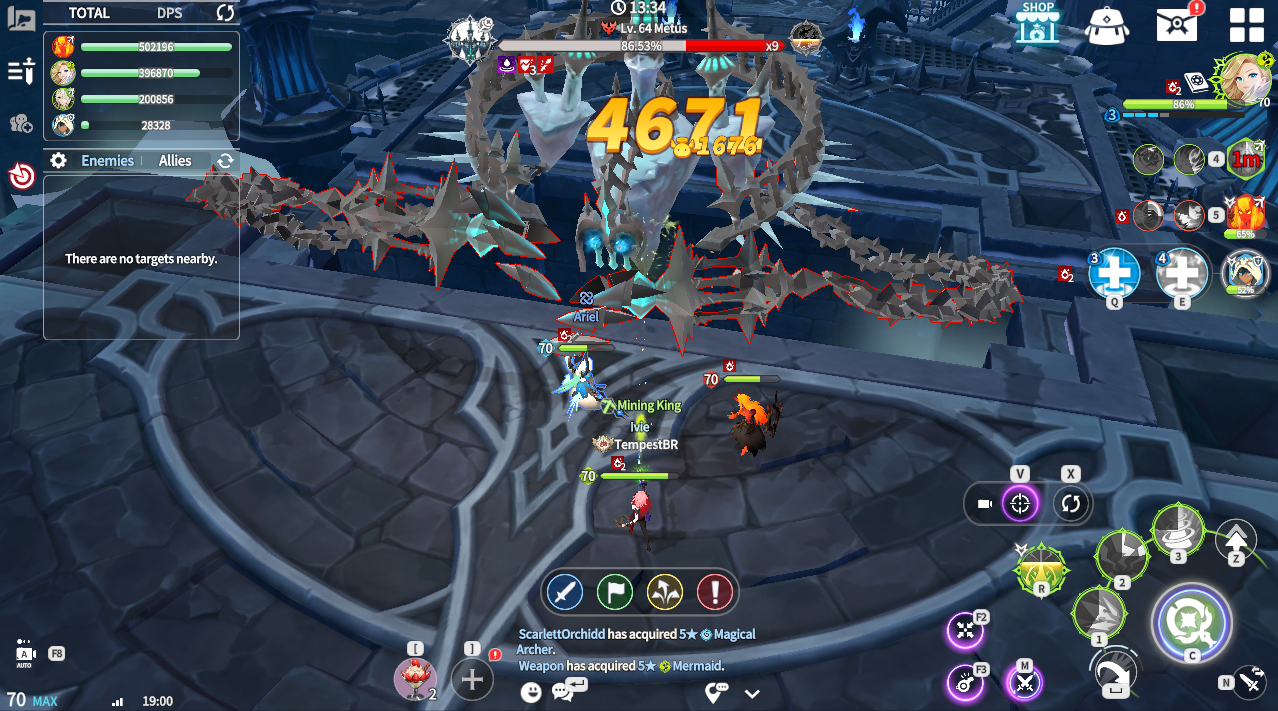This screenshot has width=1278, height=711.
Task: Switch to the Enemies tab
Action: point(107,161)
